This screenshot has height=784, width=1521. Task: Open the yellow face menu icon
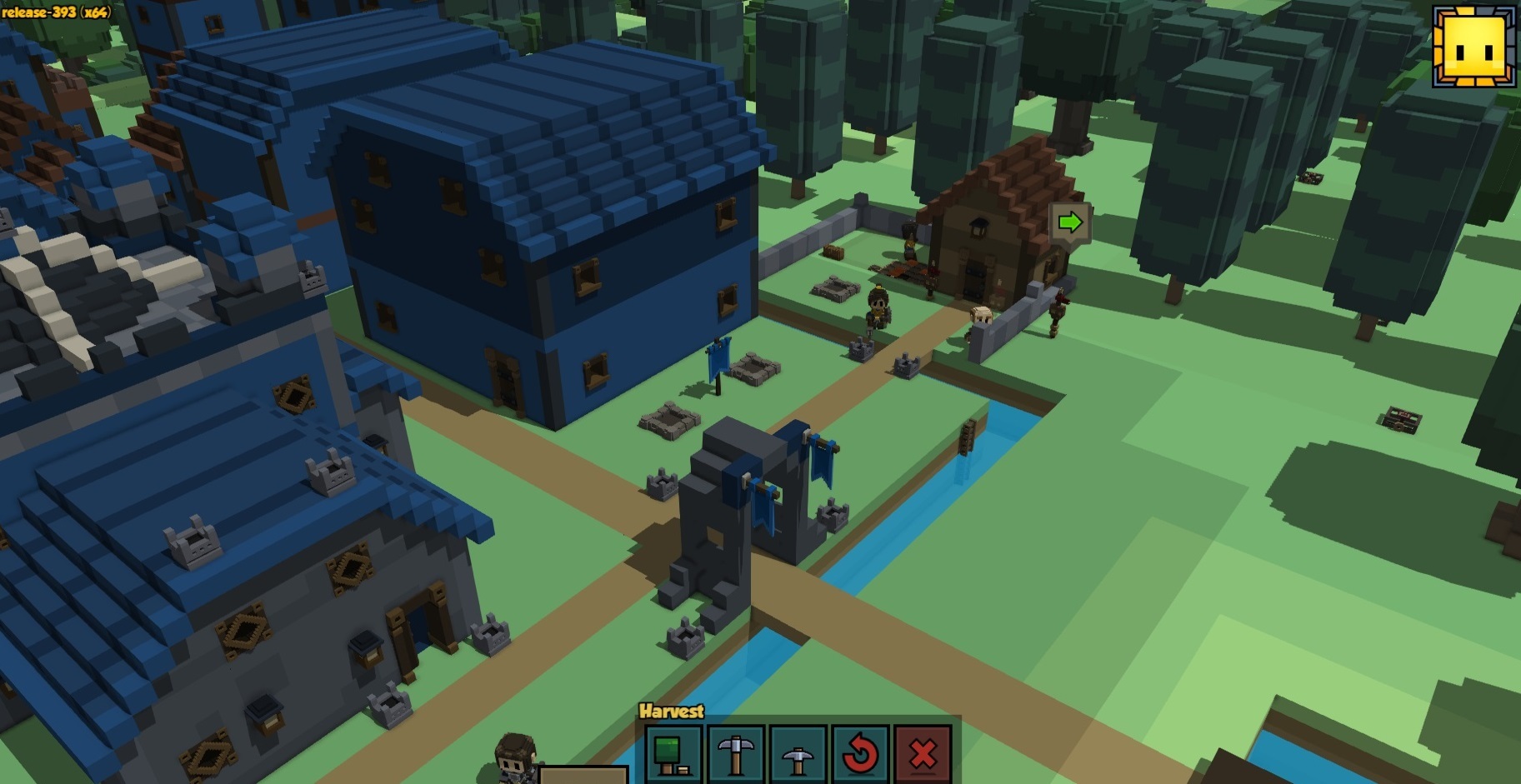[x=1473, y=47]
